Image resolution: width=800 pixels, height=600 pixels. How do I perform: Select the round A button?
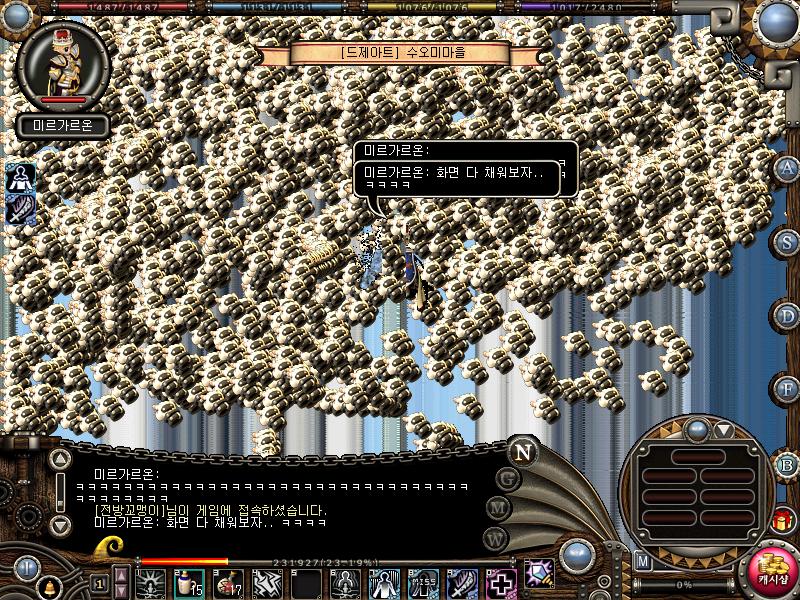coord(788,168)
